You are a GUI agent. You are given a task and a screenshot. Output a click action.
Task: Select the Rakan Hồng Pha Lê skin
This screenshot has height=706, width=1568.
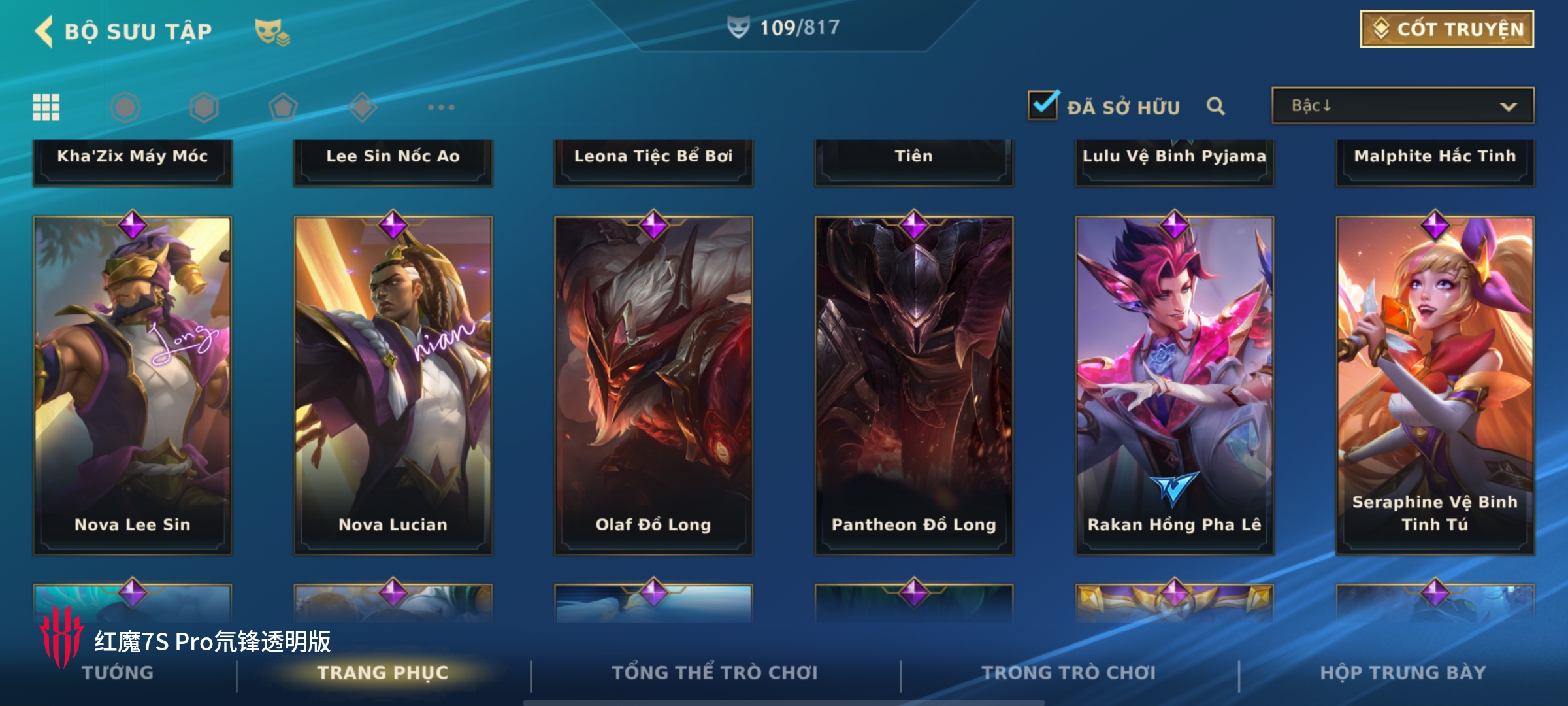[1174, 386]
